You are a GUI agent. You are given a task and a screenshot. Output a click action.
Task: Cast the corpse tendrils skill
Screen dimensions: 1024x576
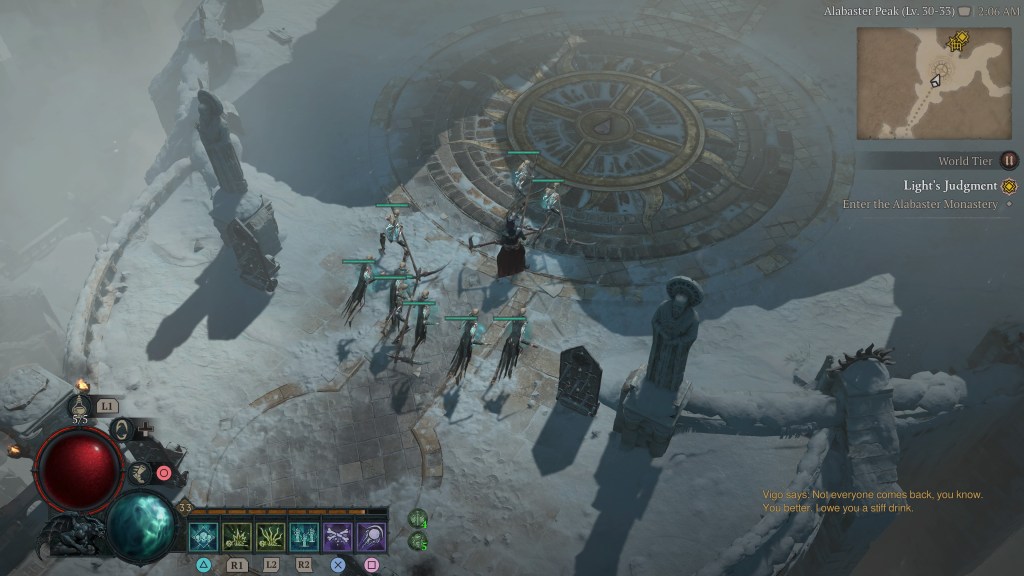(271, 537)
